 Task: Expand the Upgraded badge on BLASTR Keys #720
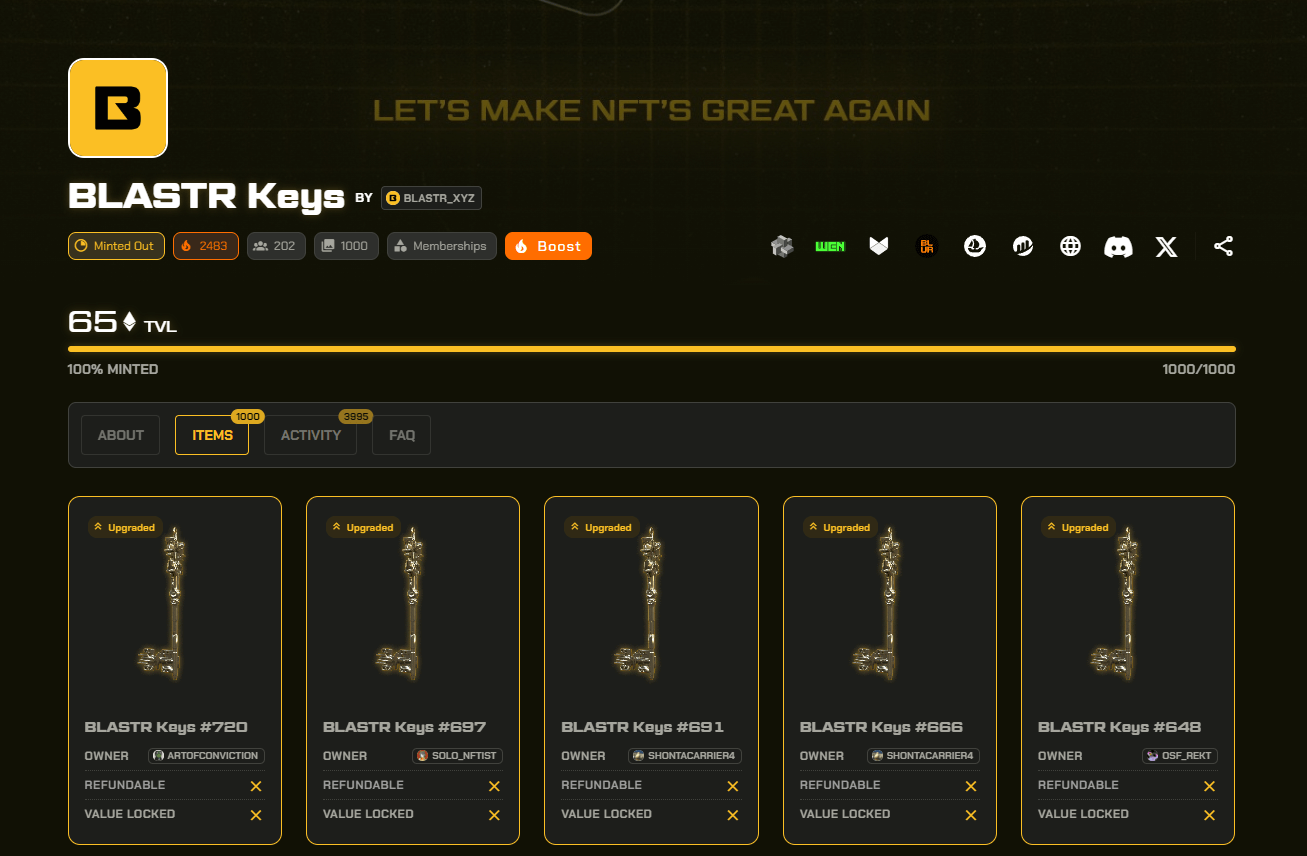pyautogui.click(x=125, y=527)
